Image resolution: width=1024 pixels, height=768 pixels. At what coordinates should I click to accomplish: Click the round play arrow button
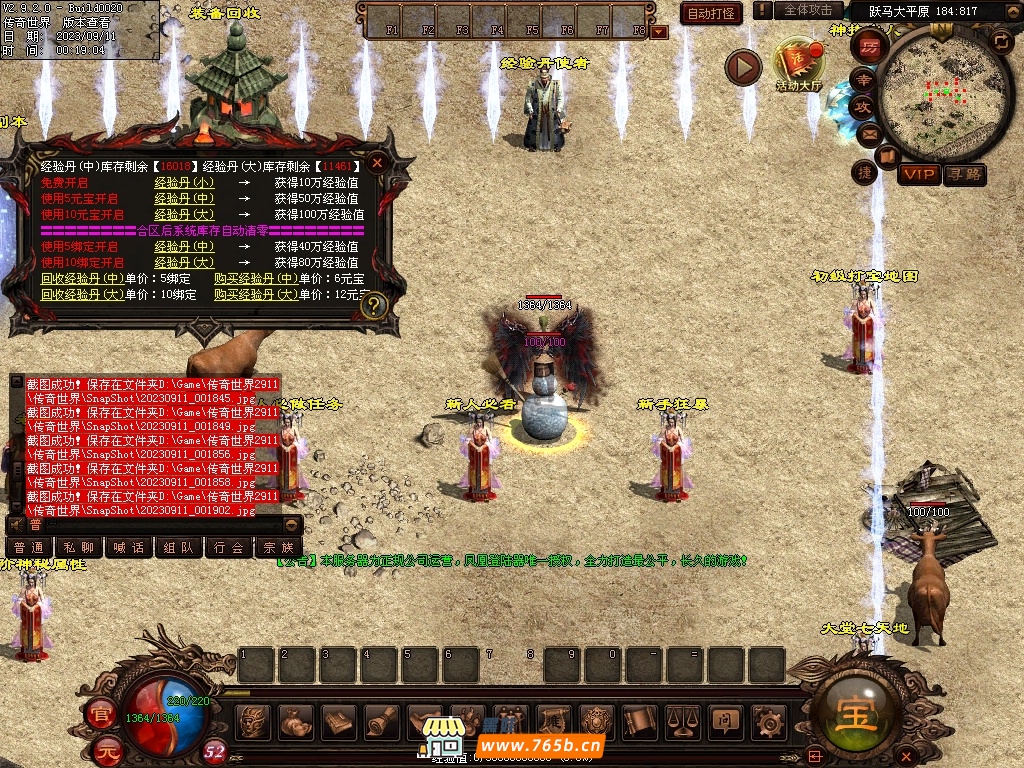(743, 67)
